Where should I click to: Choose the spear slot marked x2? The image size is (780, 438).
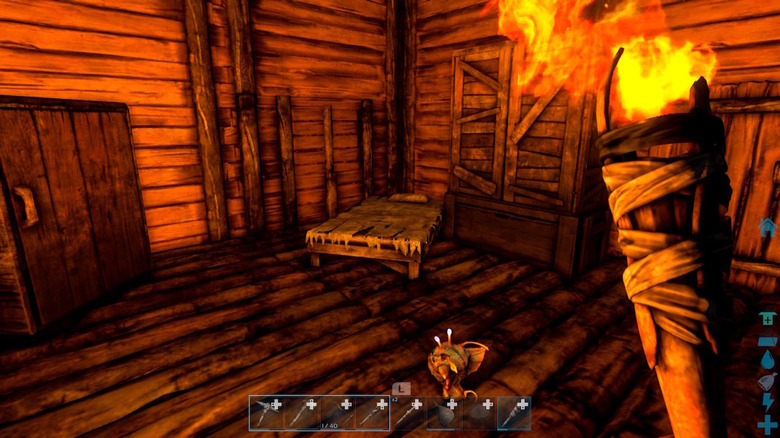tap(409, 413)
